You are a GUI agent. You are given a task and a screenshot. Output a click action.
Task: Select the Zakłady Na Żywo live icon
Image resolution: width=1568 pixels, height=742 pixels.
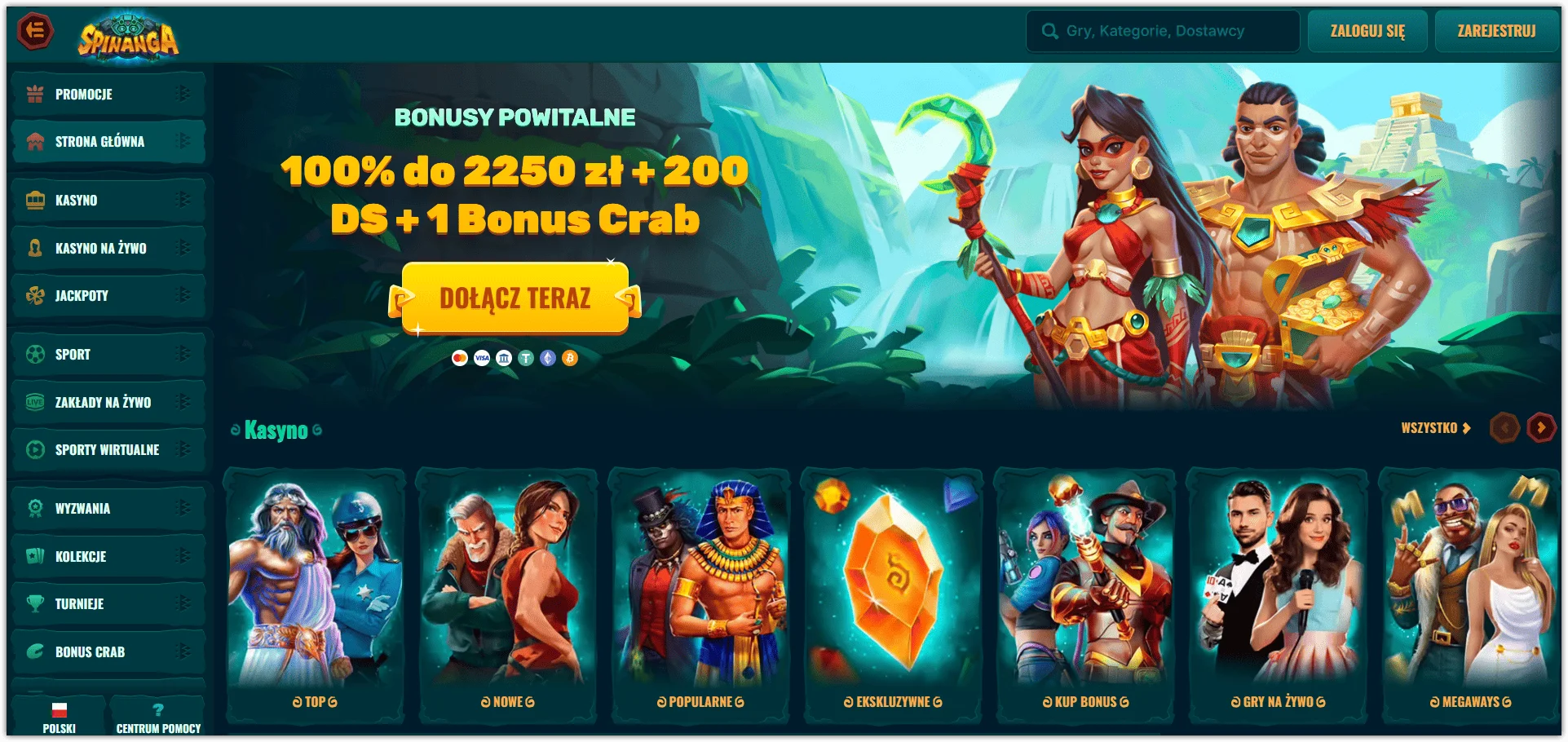[34, 402]
